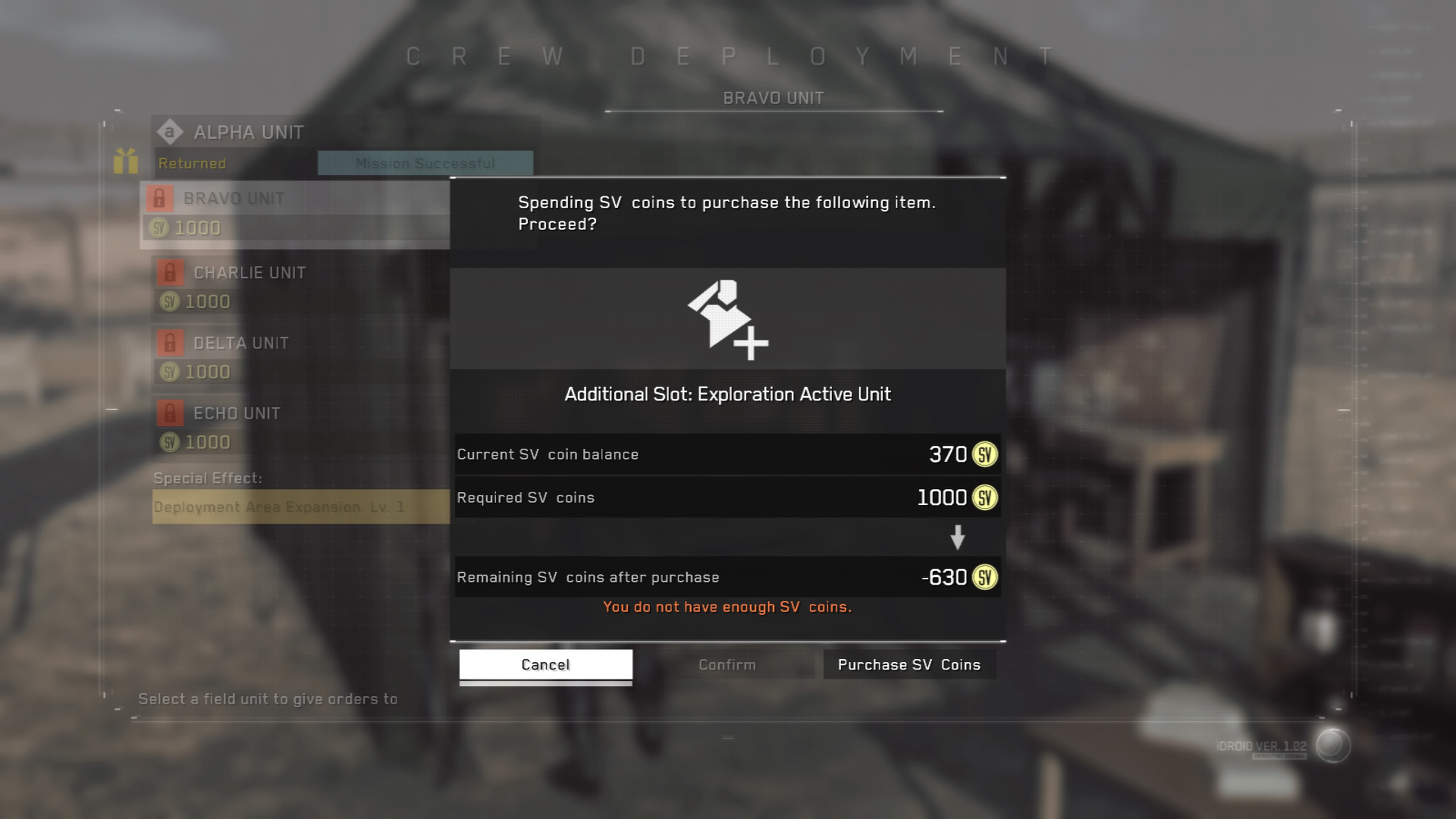Image resolution: width=1456 pixels, height=819 pixels.
Task: Cancel the SV coin purchase
Action: 546,665
